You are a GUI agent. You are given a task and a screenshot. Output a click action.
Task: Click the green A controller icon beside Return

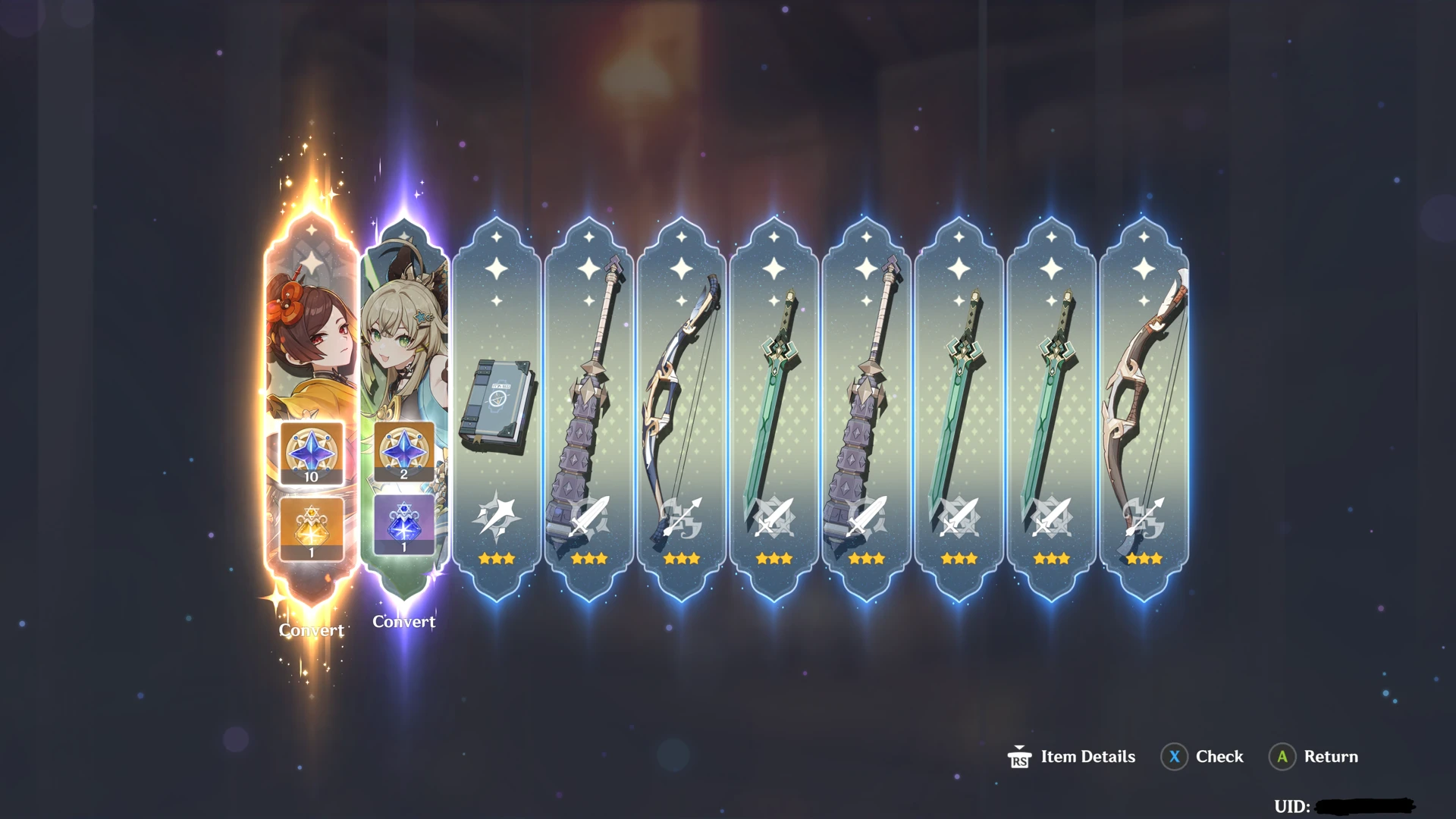pos(1282,756)
